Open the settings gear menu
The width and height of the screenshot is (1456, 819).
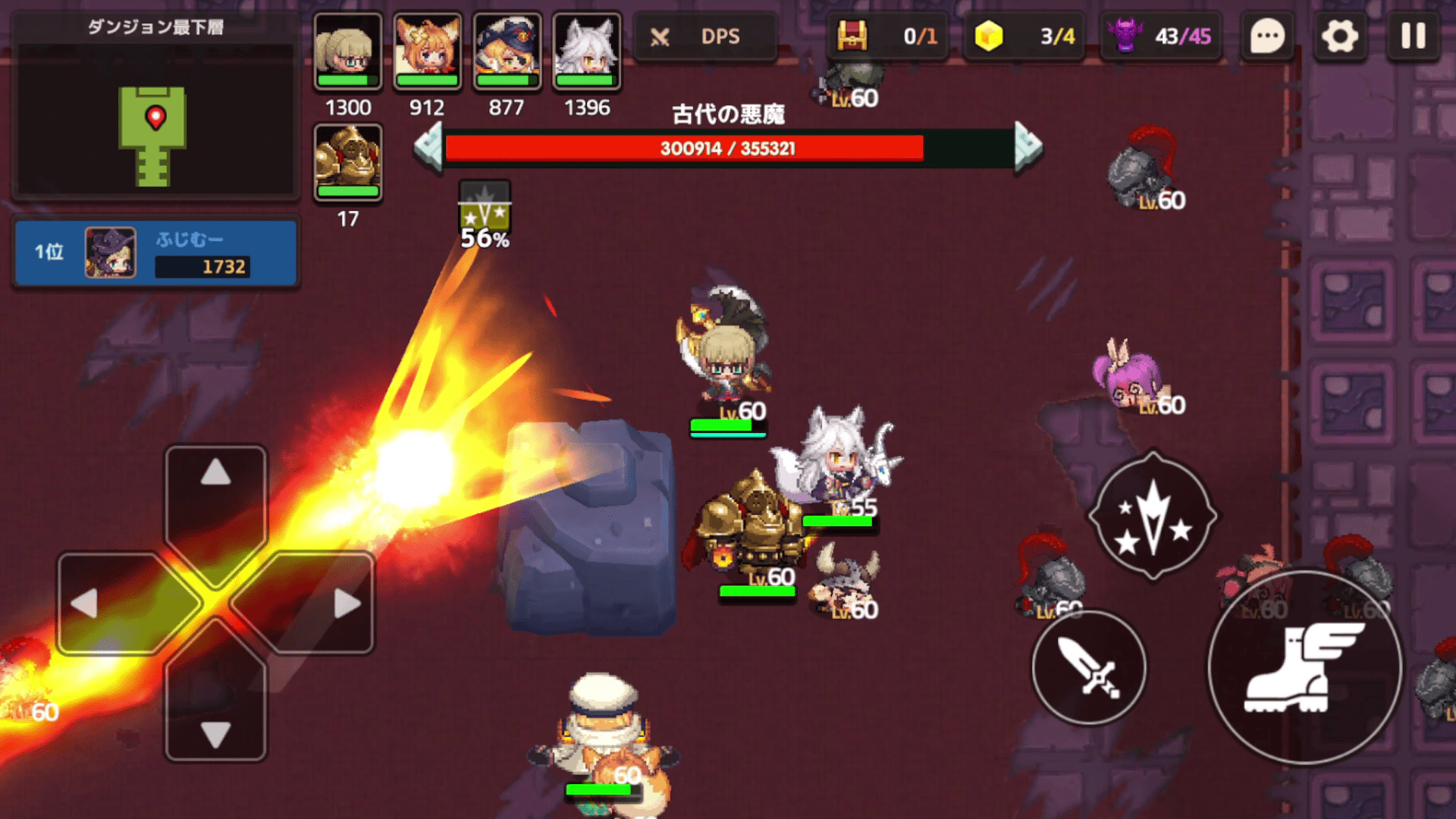[1340, 36]
